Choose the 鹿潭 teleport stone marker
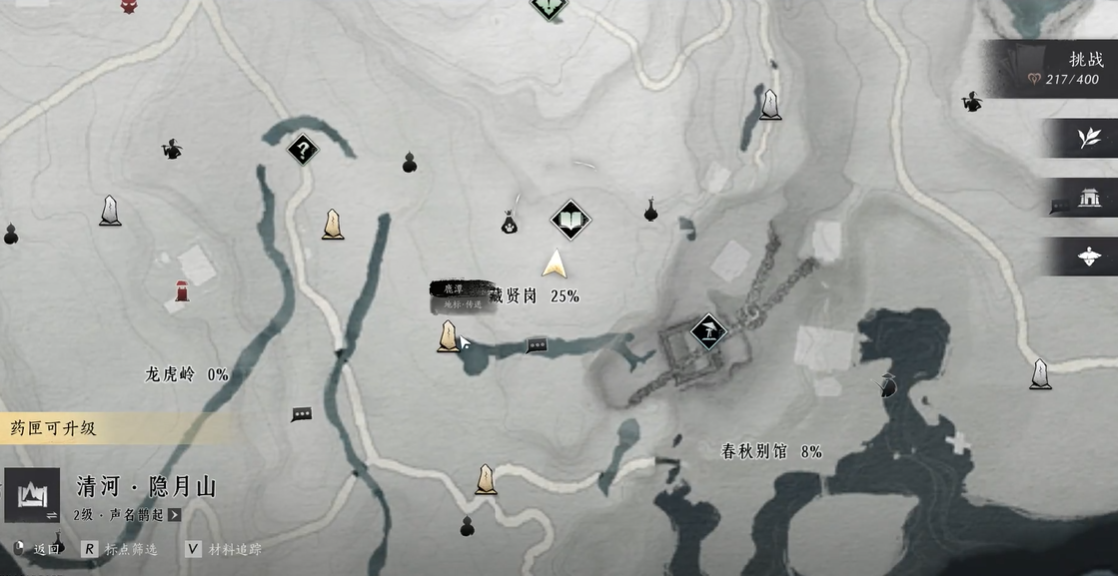Screen dimensions: 1118x576 coord(448,336)
